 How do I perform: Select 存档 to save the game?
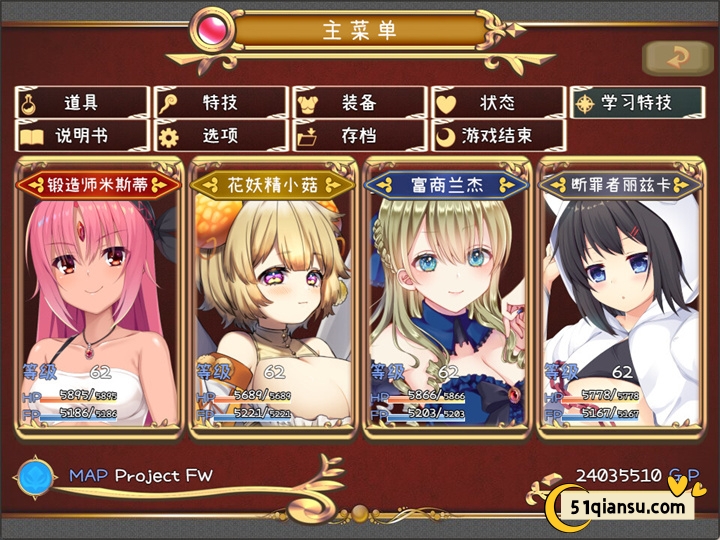[x=359, y=135]
